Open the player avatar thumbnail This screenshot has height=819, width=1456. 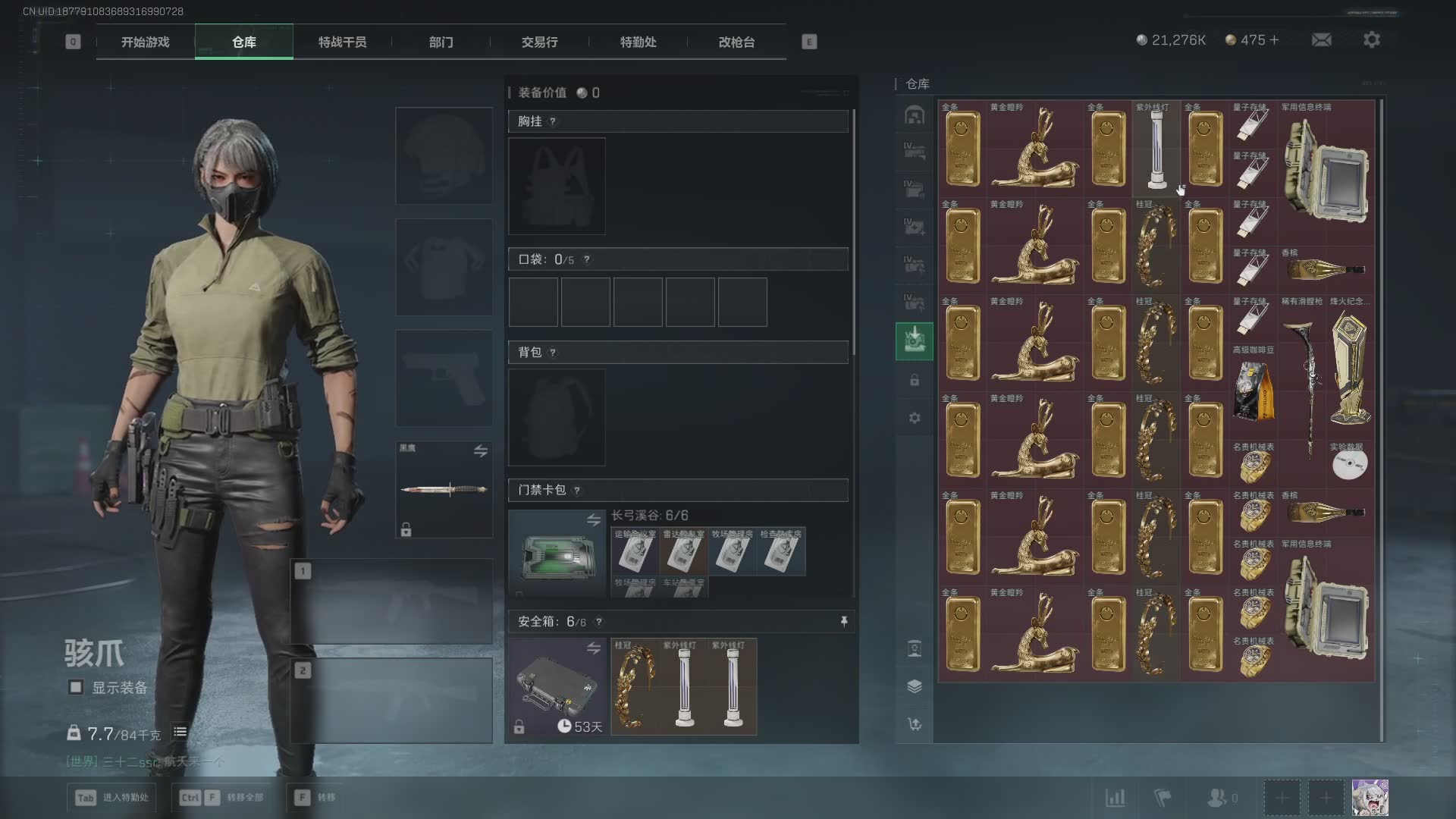click(1370, 798)
